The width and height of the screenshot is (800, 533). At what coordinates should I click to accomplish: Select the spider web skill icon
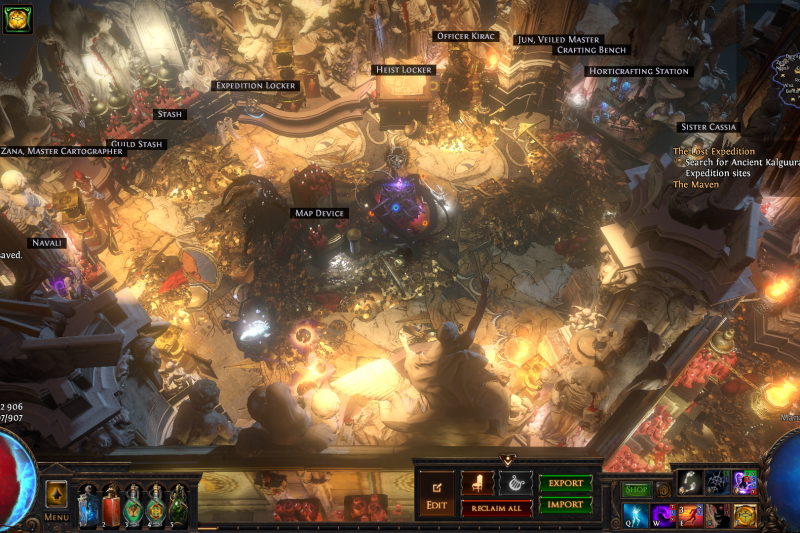(717, 482)
